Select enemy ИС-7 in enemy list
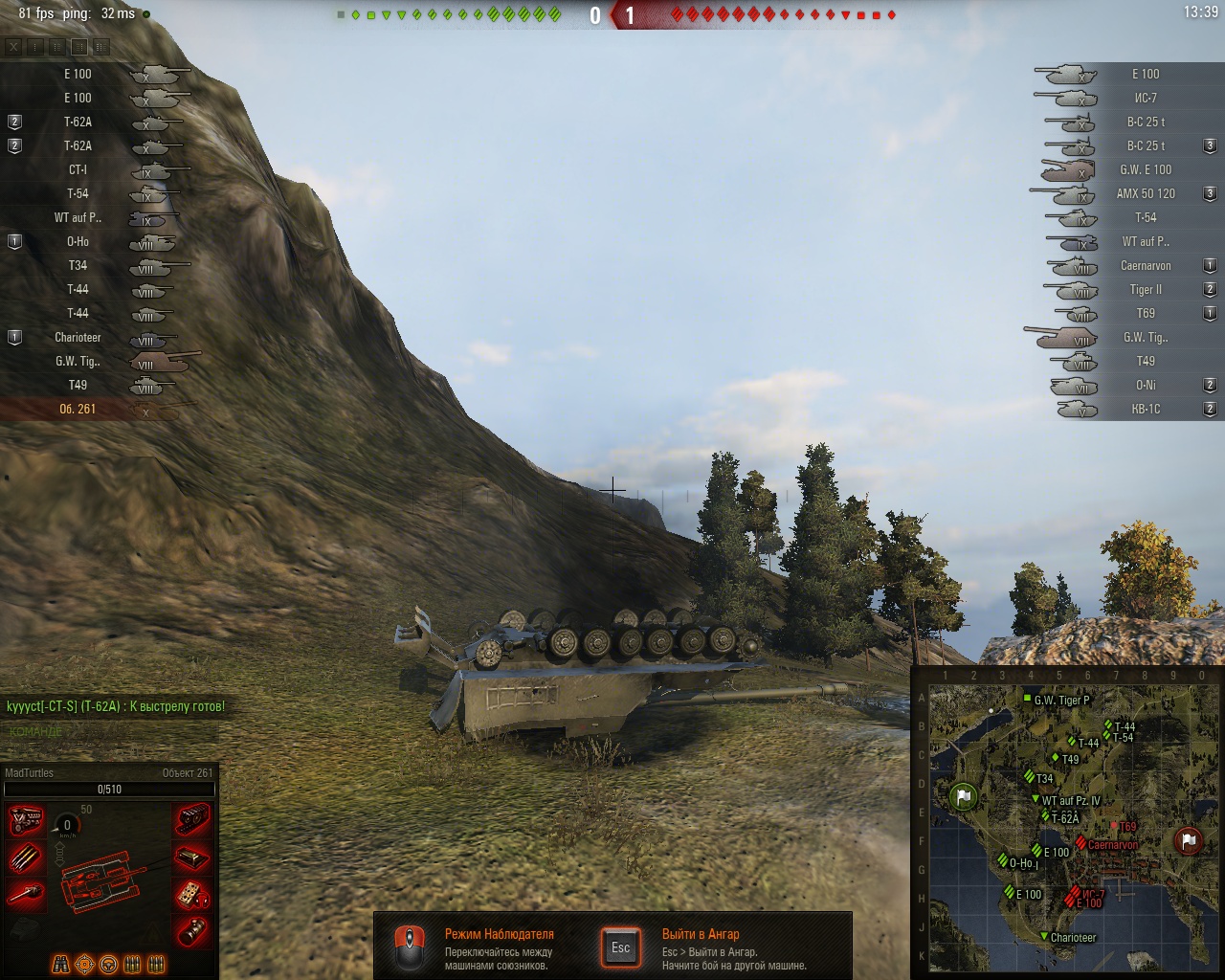1225x980 pixels. tap(1145, 98)
